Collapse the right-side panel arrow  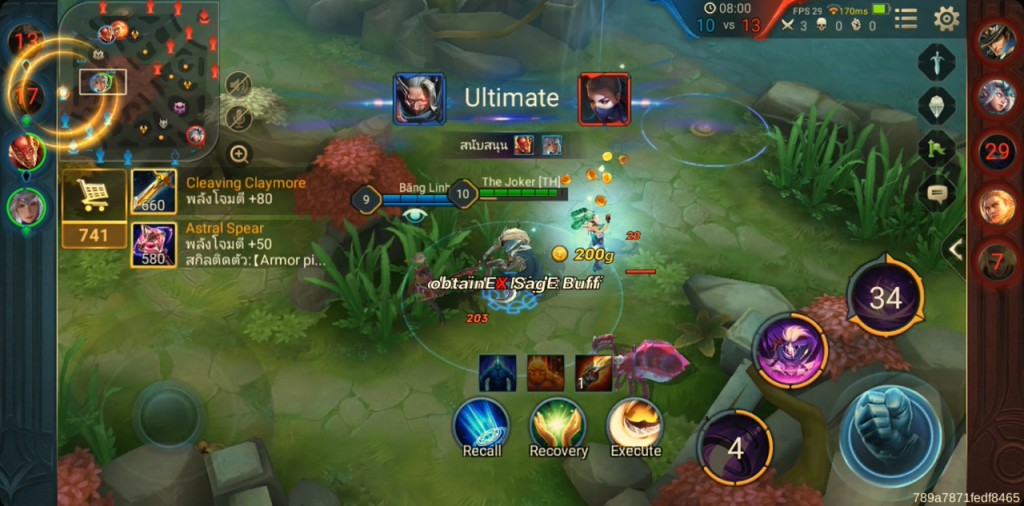[956, 250]
